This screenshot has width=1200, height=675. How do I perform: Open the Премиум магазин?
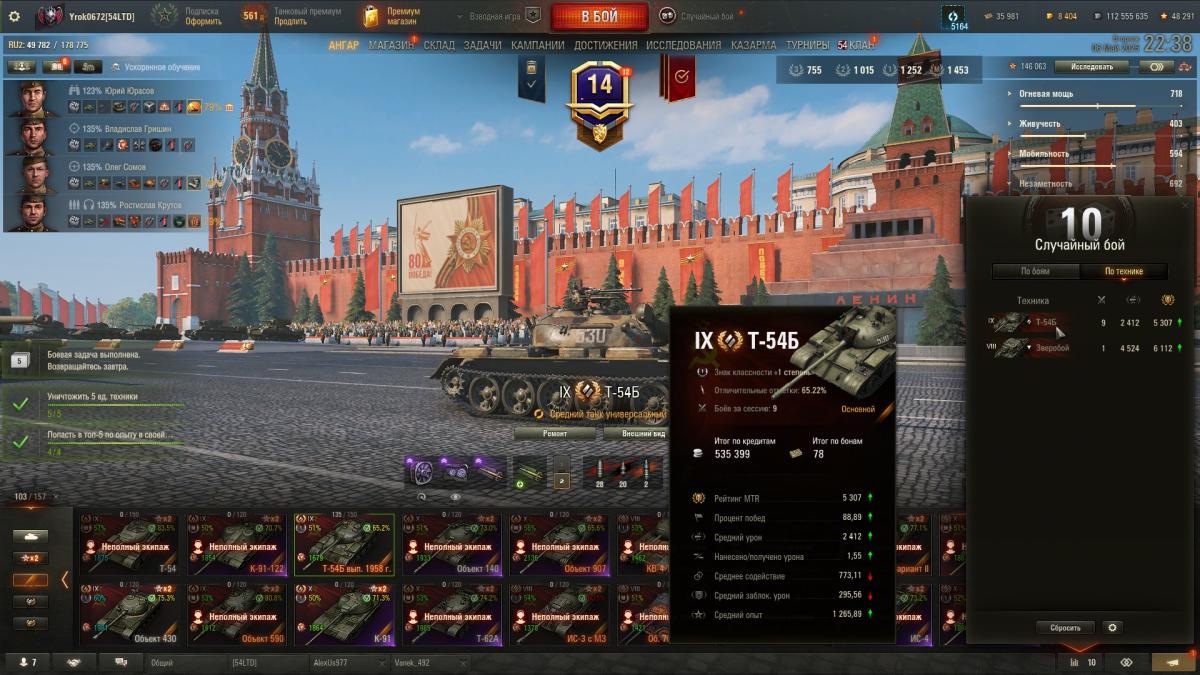pos(390,16)
